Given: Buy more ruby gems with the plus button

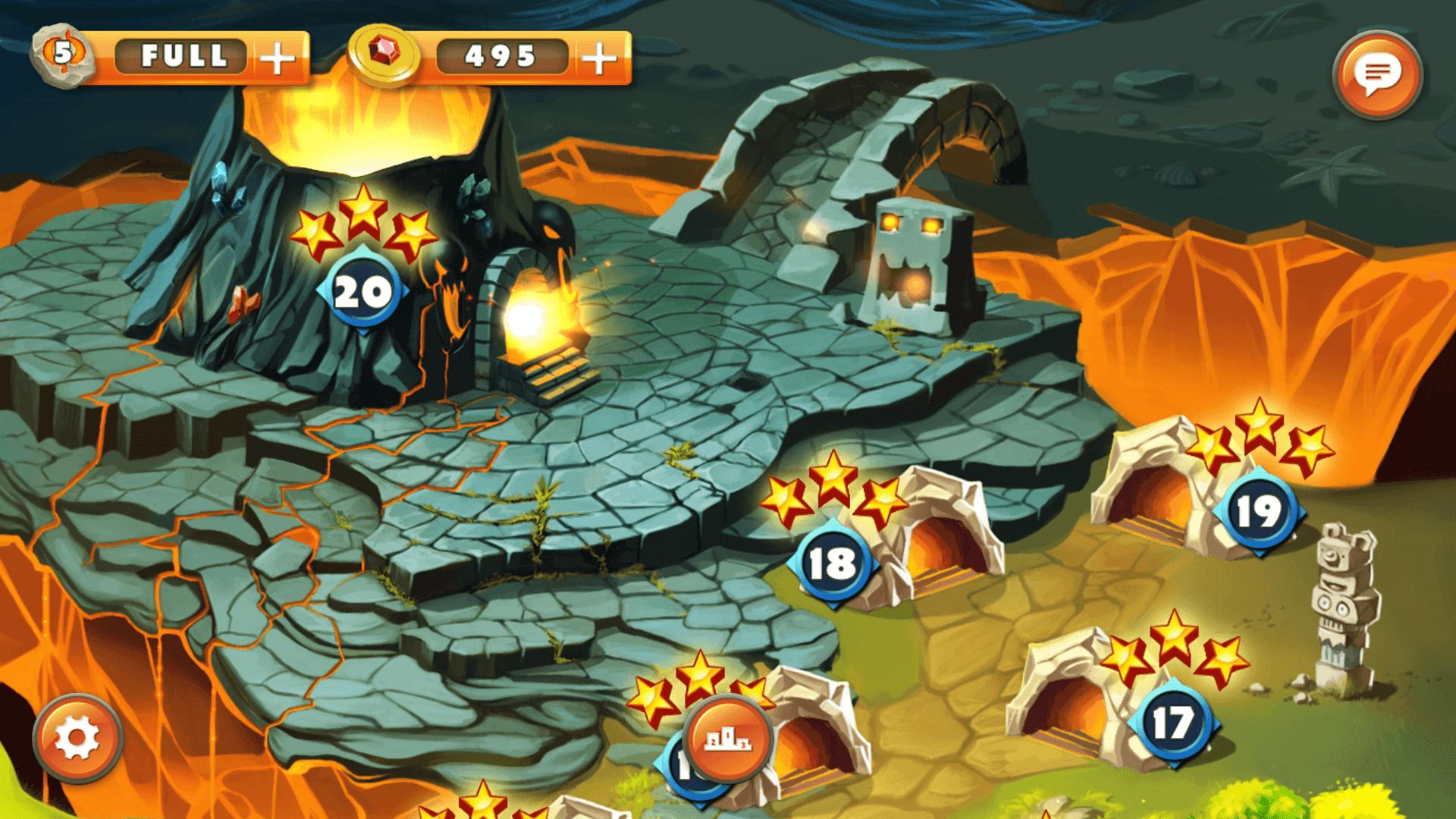Looking at the screenshot, I should (600, 58).
